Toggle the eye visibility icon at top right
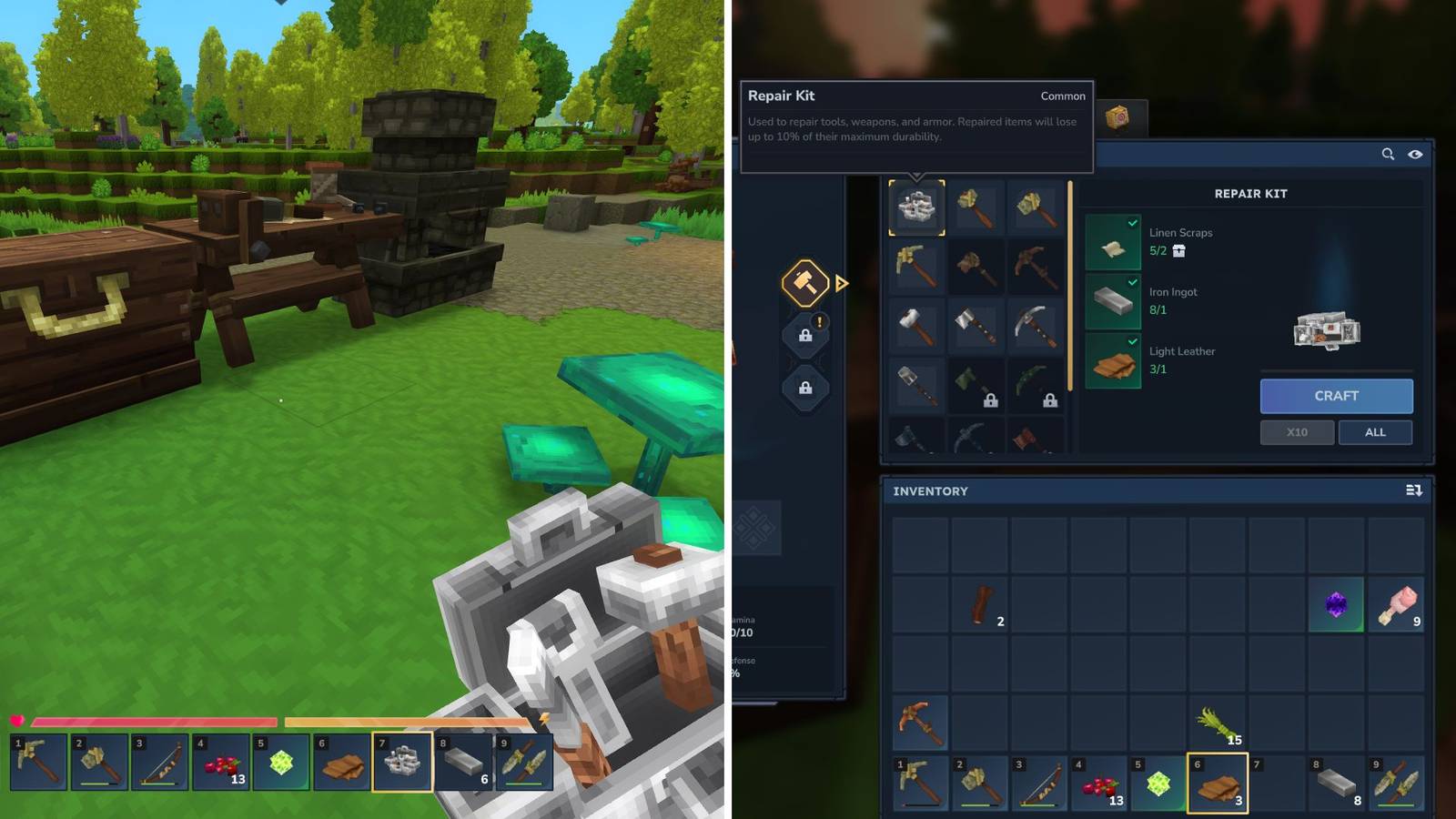 coord(1416,155)
